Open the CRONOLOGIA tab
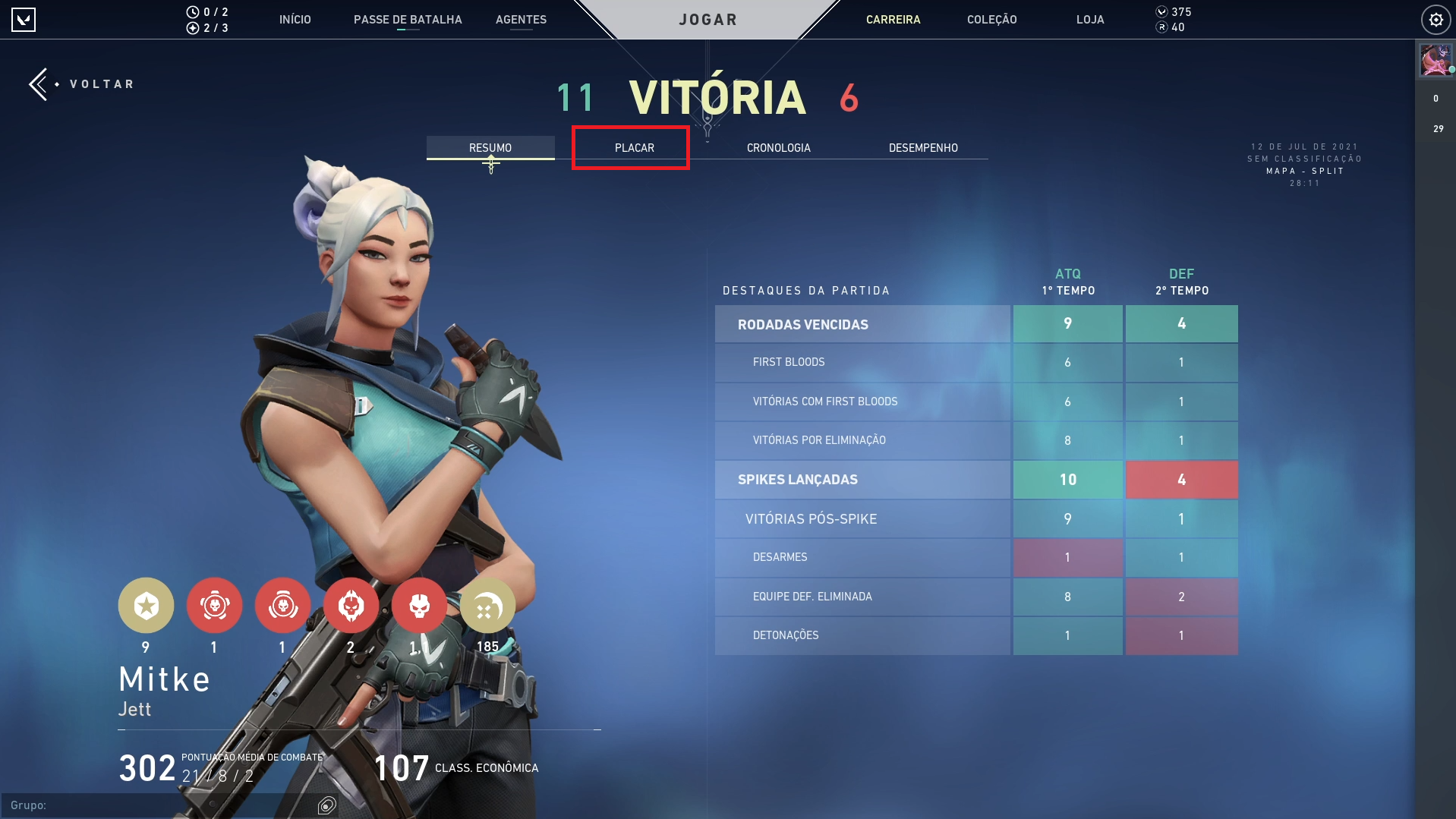This screenshot has width=1456, height=819. pyautogui.click(x=778, y=147)
